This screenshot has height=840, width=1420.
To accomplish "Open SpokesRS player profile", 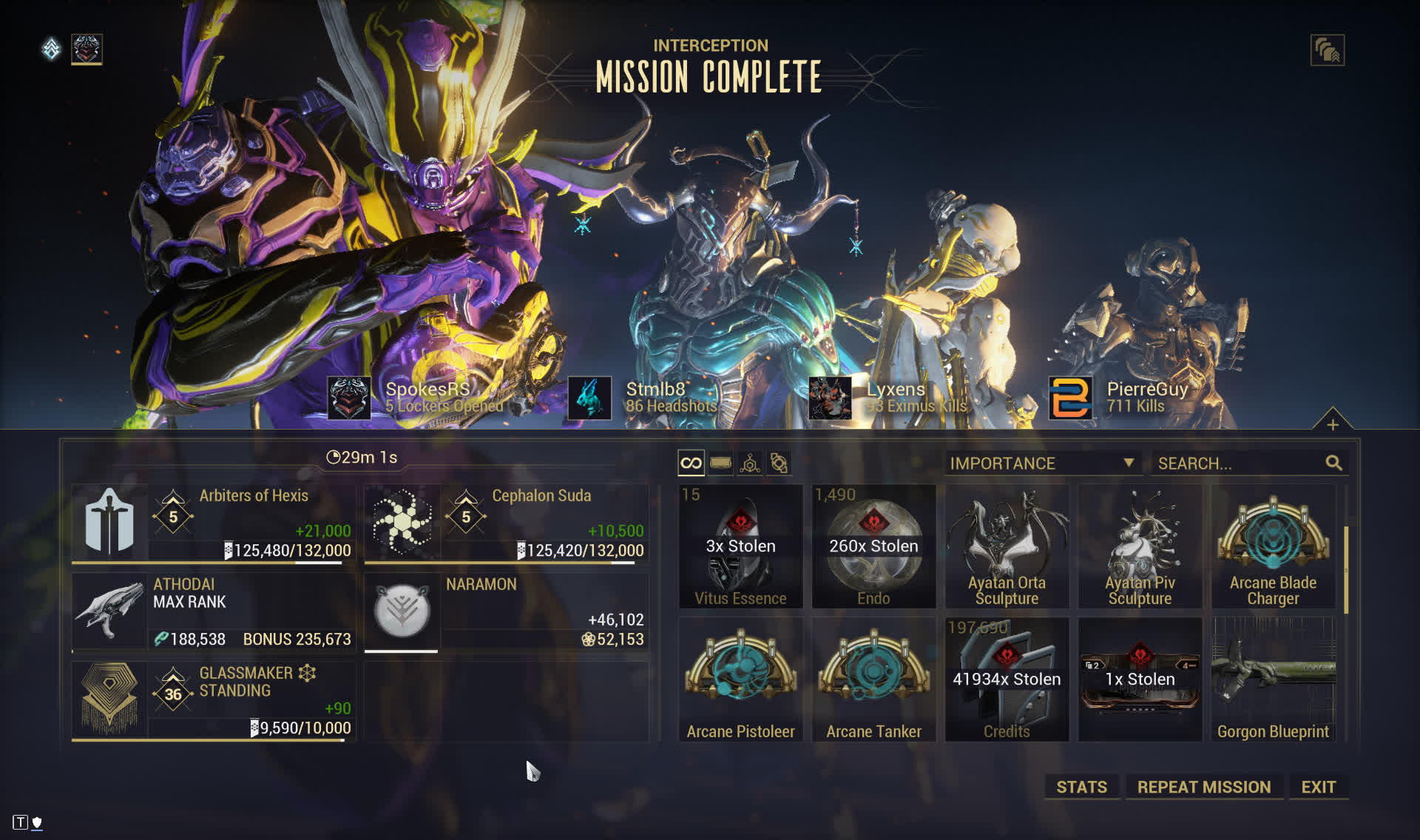I will click(427, 390).
